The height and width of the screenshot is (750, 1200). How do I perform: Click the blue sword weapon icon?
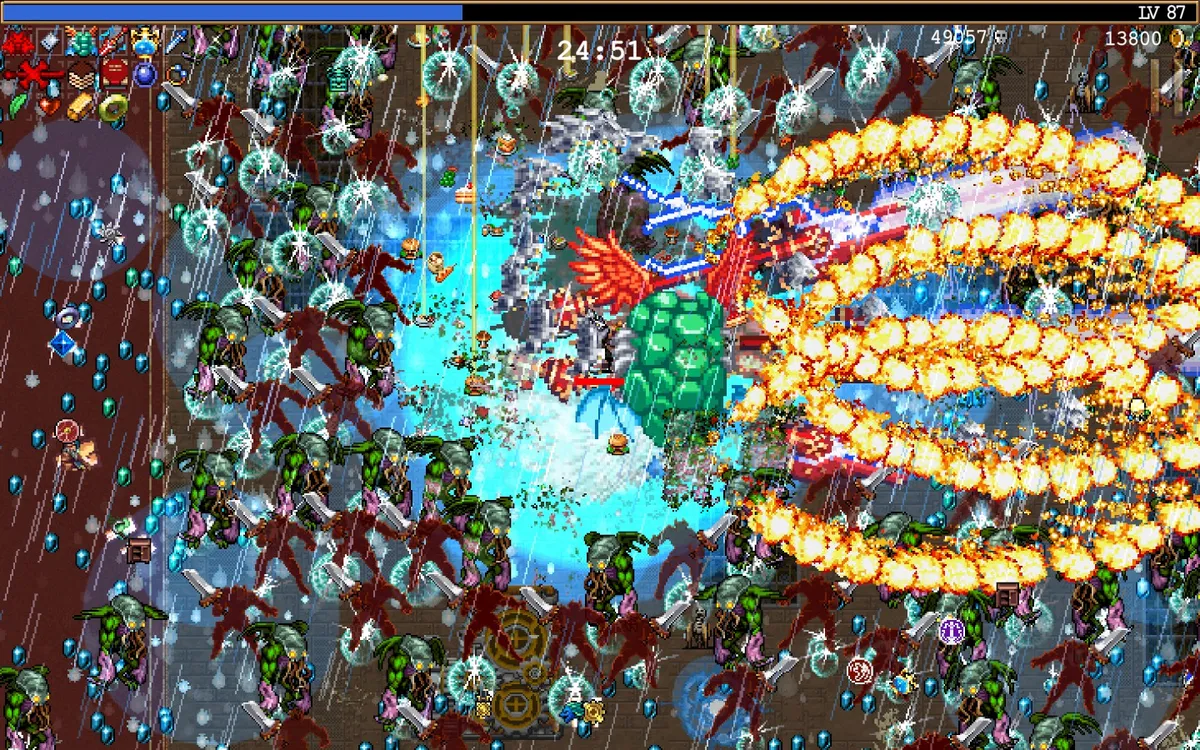click(177, 42)
